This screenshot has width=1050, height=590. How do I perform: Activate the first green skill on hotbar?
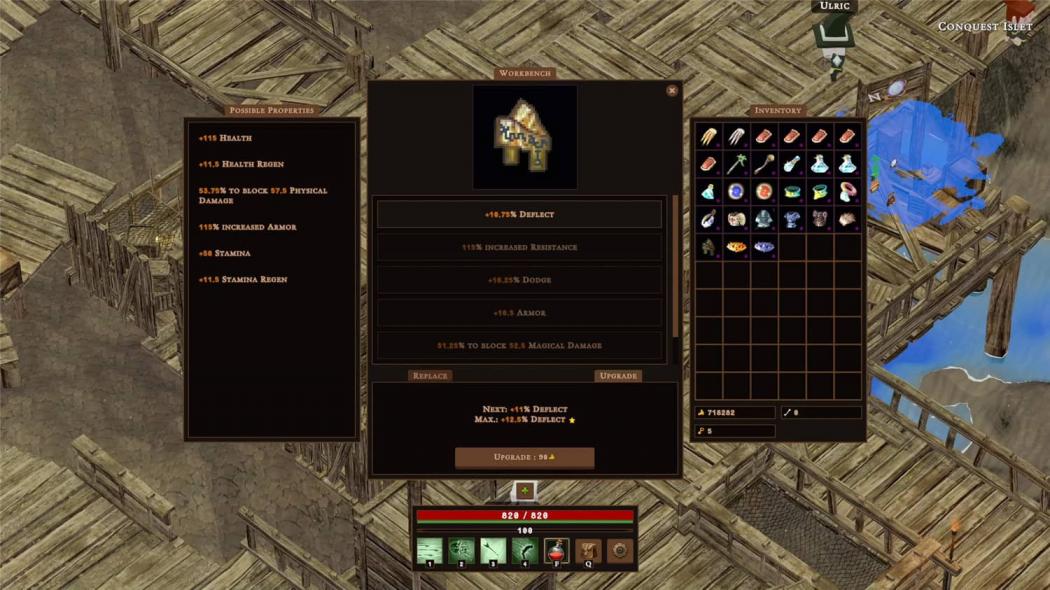[430, 551]
